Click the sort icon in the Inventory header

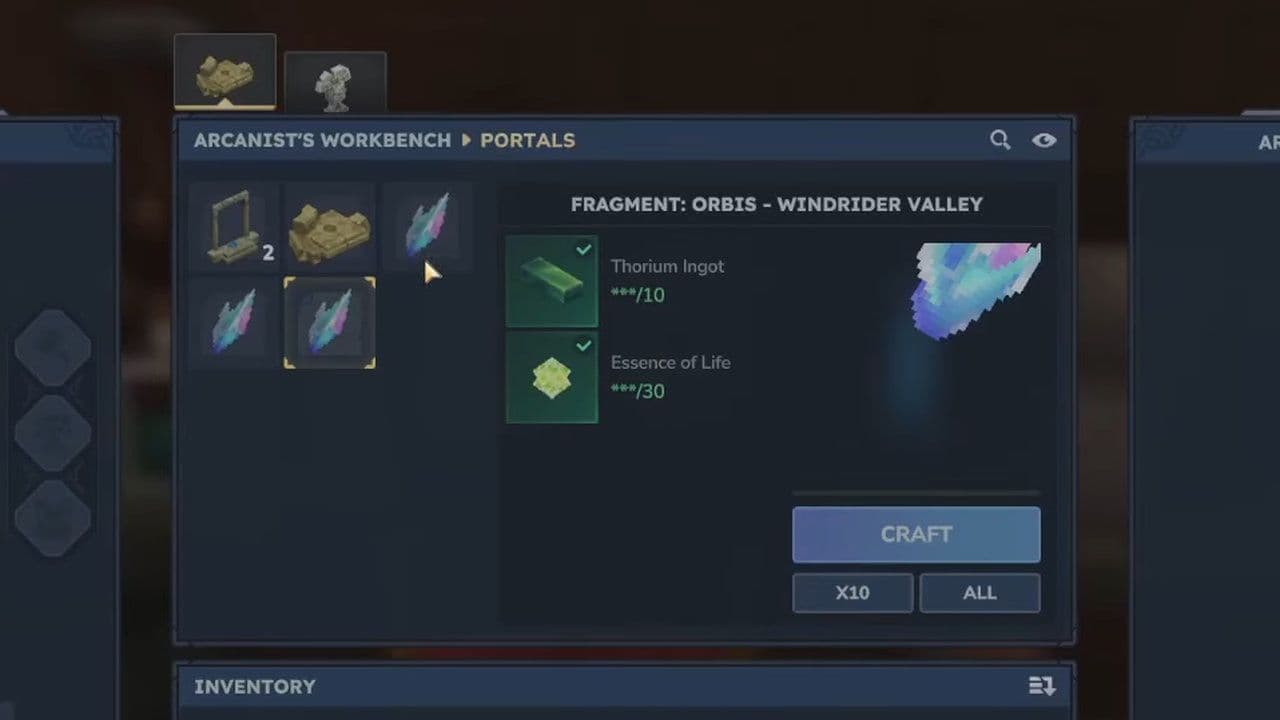pyautogui.click(x=1041, y=687)
